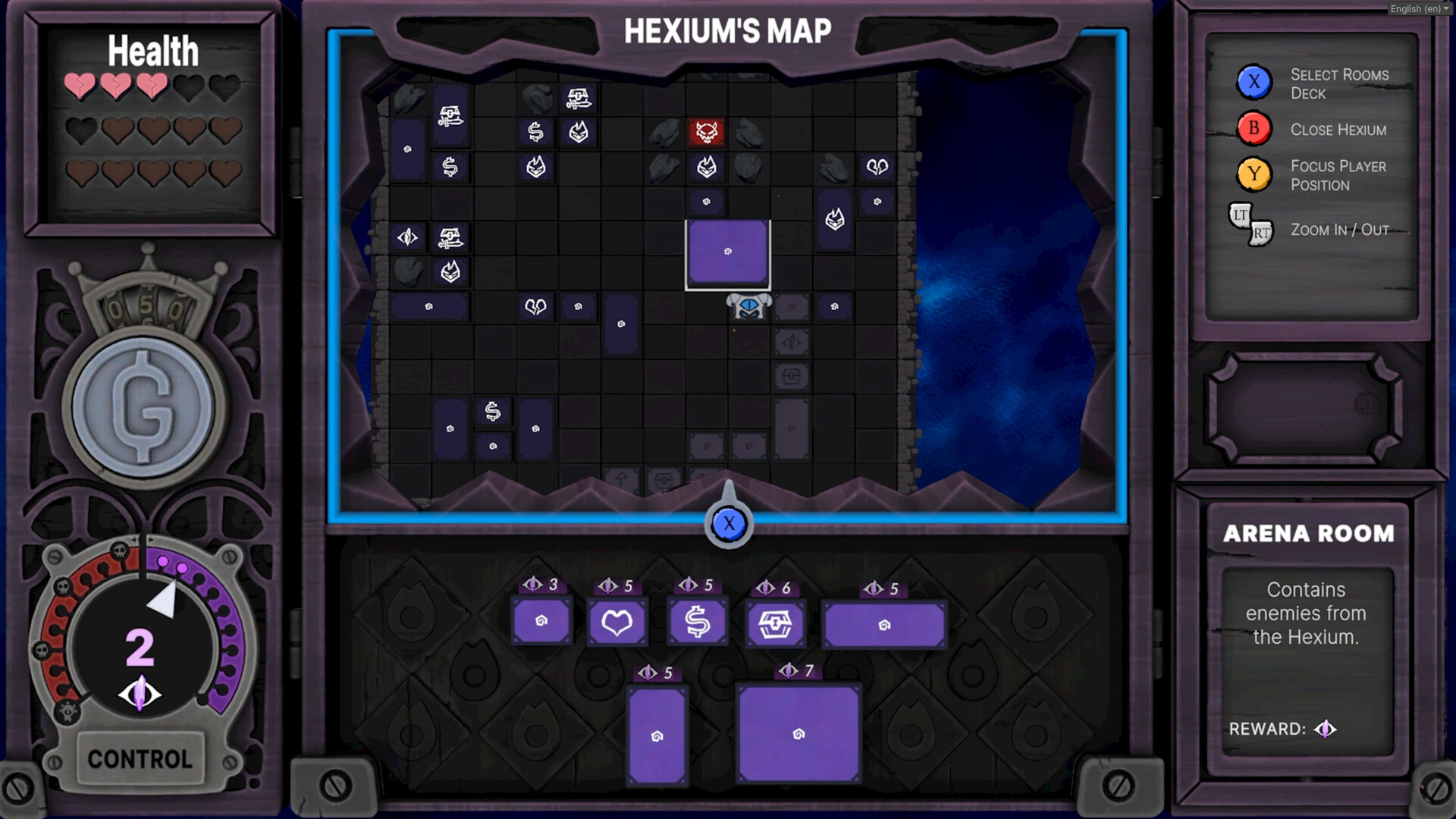Choose the large arena card costing 7
The width and height of the screenshot is (1456, 819).
point(799,732)
